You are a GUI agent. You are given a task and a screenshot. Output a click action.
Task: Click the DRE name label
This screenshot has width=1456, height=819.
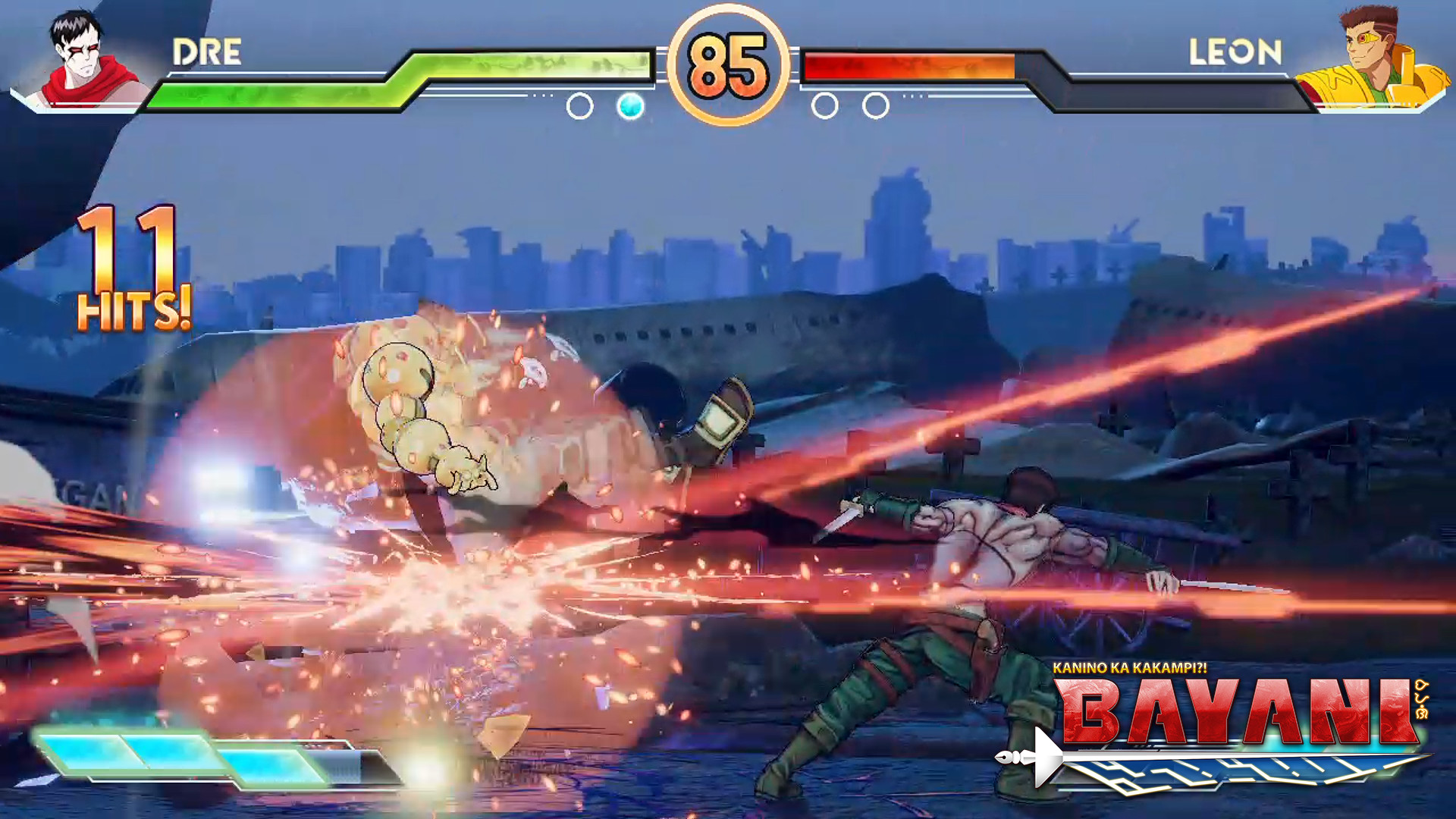pos(206,53)
